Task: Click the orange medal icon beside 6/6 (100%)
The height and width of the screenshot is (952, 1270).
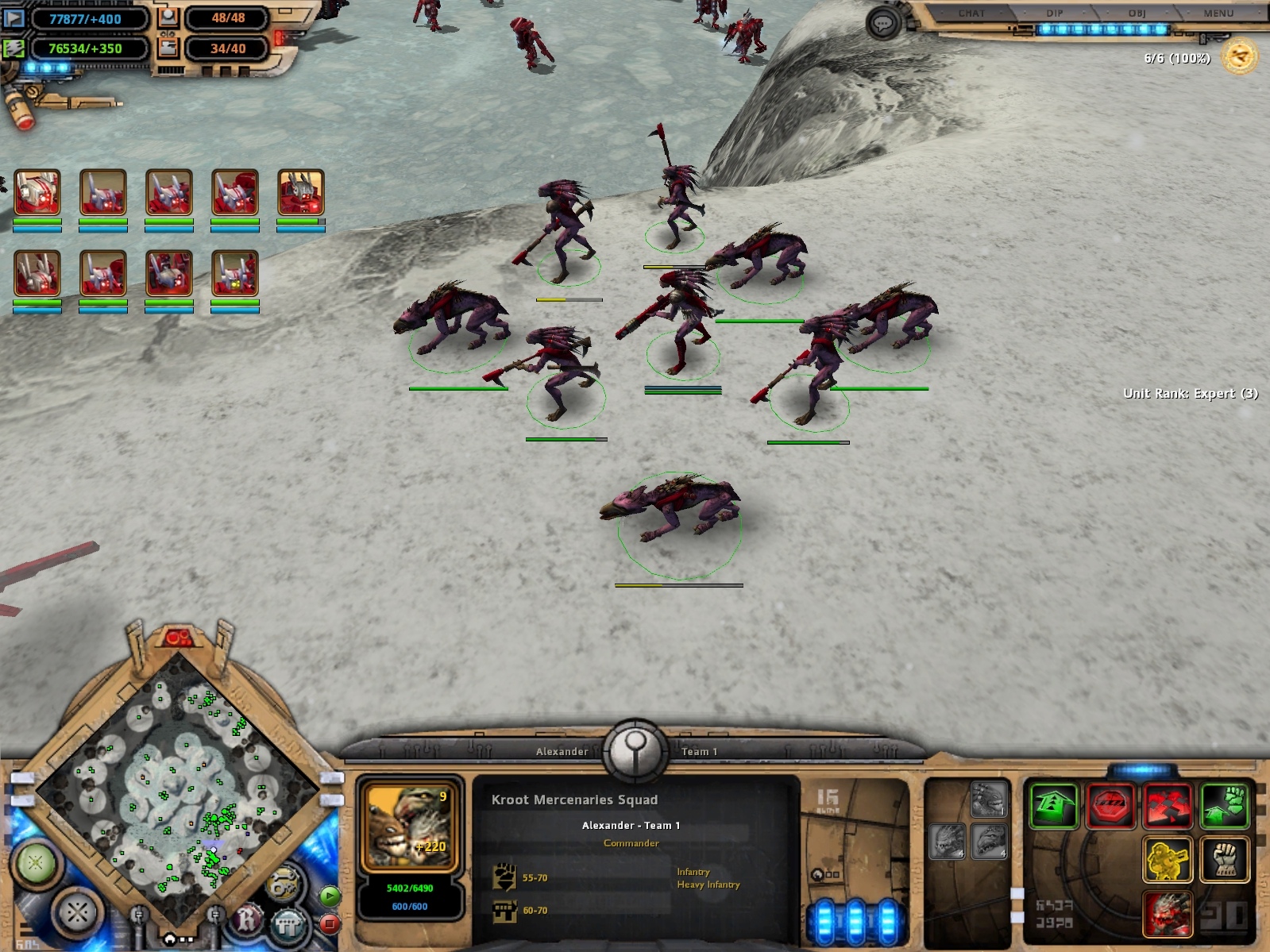Action: click(1239, 57)
